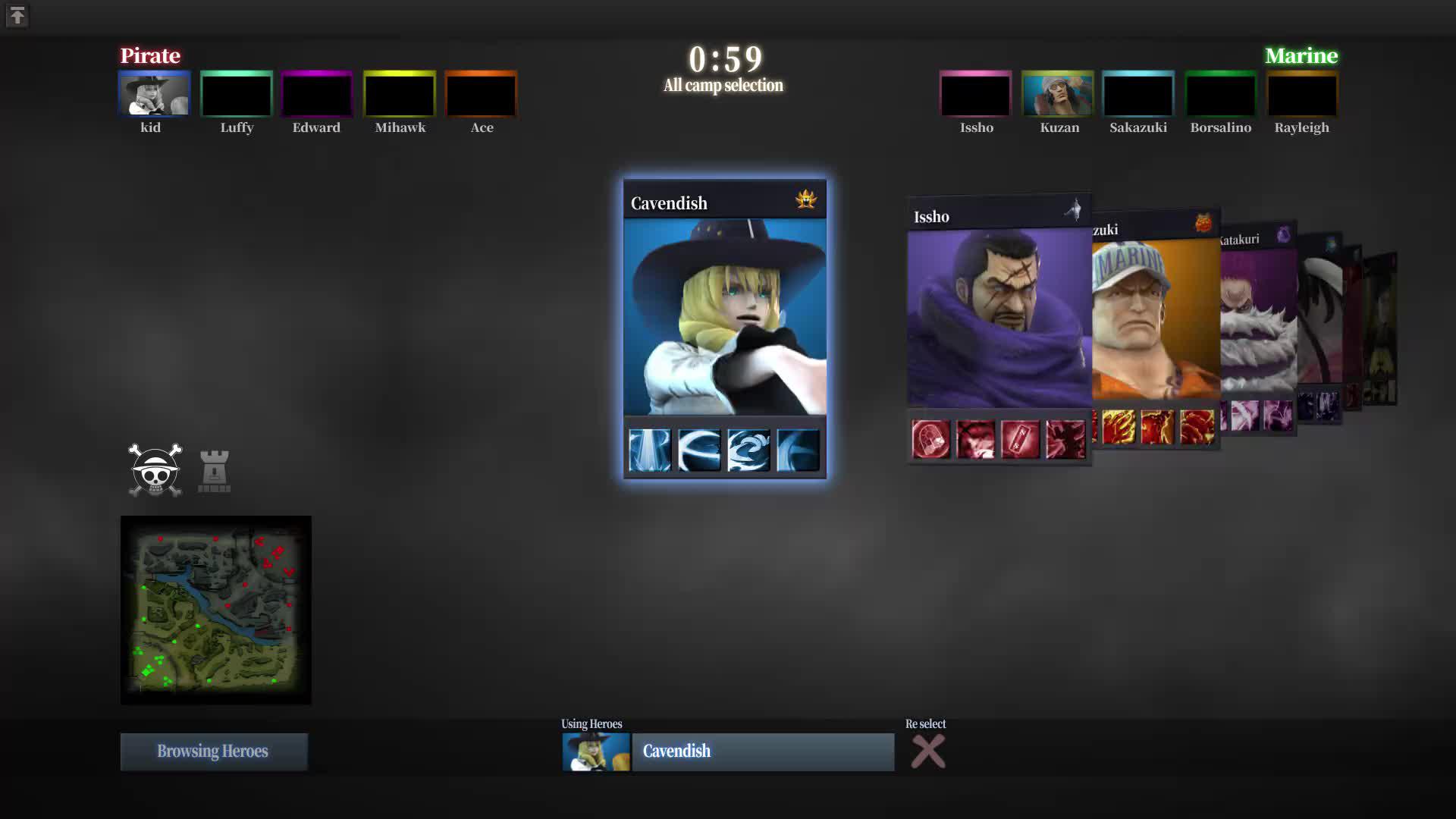Click the Cavendish name field under Using Heroes
The height and width of the screenshot is (819, 1456).
tap(763, 752)
